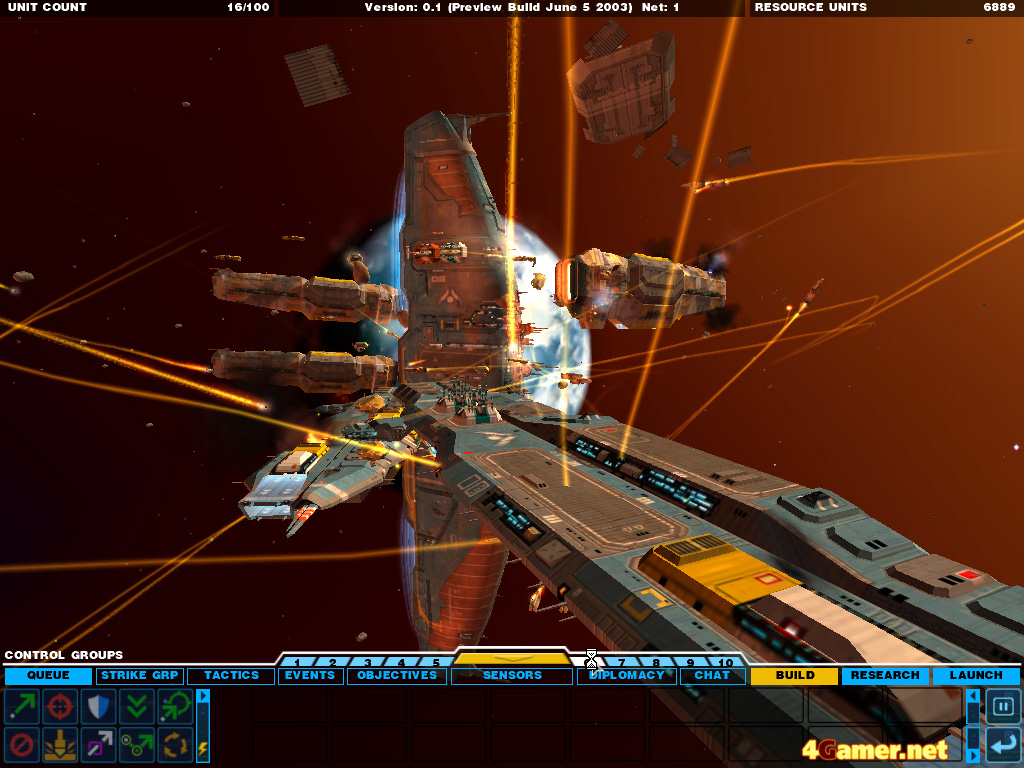The width and height of the screenshot is (1024, 768).
Task: Click the blue return arrow button
Action: (x=1003, y=745)
